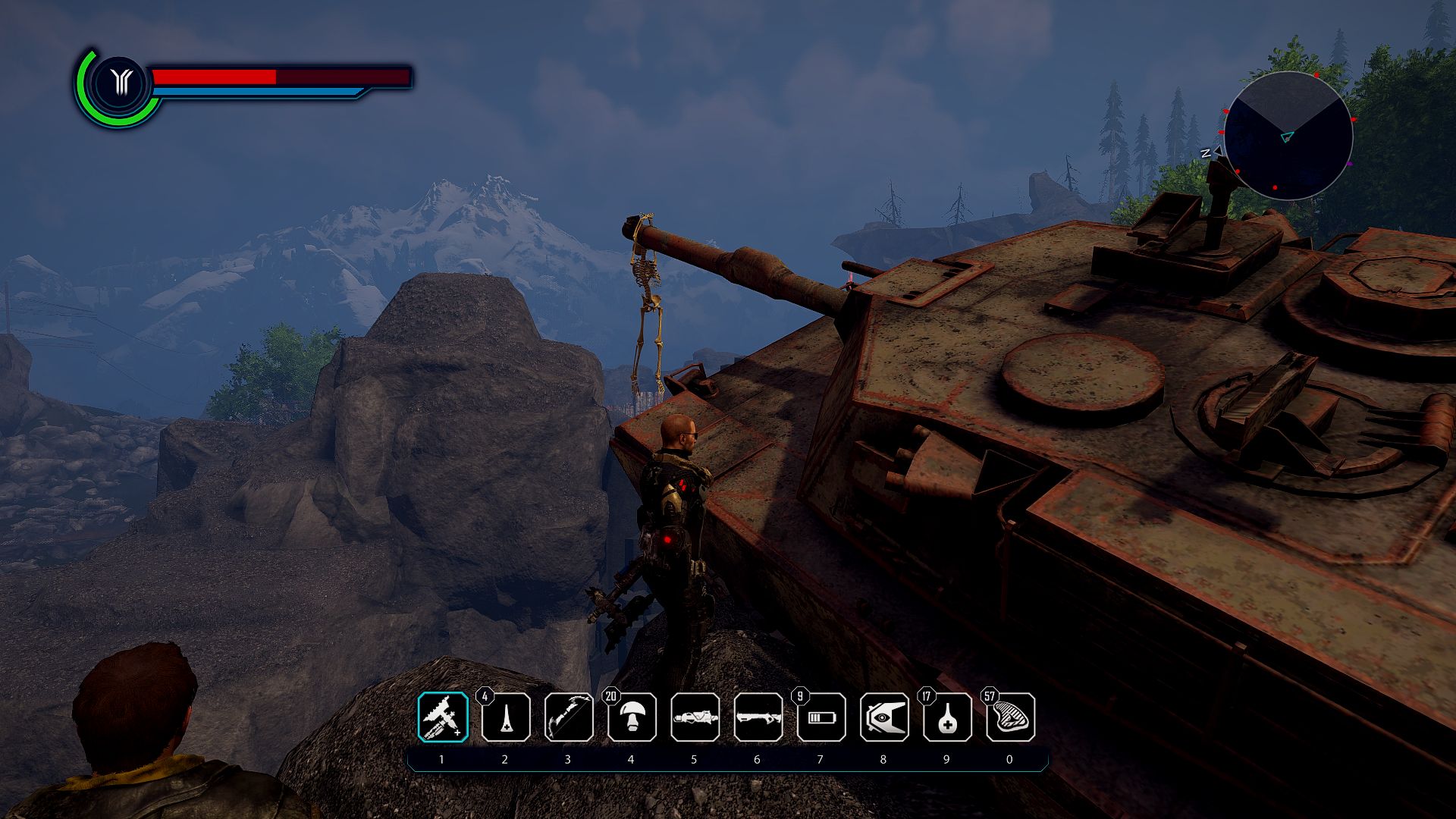Use the small healing vial with count 4
This screenshot has height=819, width=1456.
tap(506, 717)
